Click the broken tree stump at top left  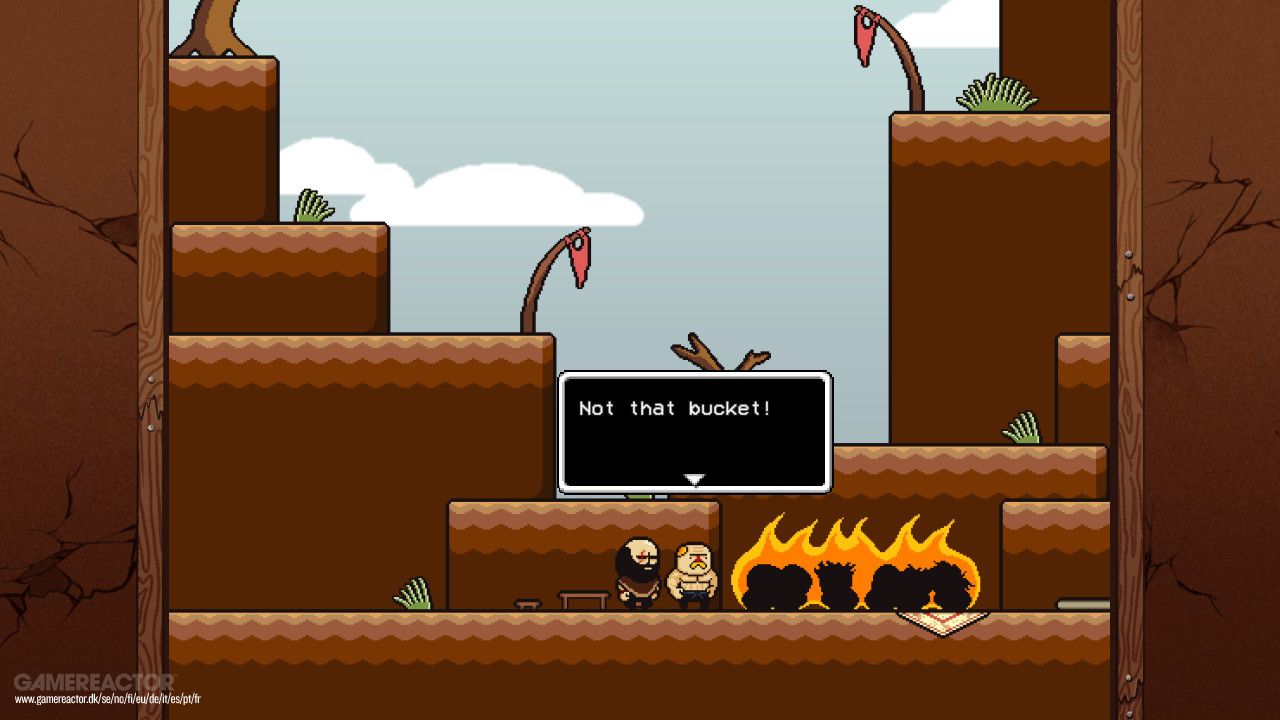(215, 25)
